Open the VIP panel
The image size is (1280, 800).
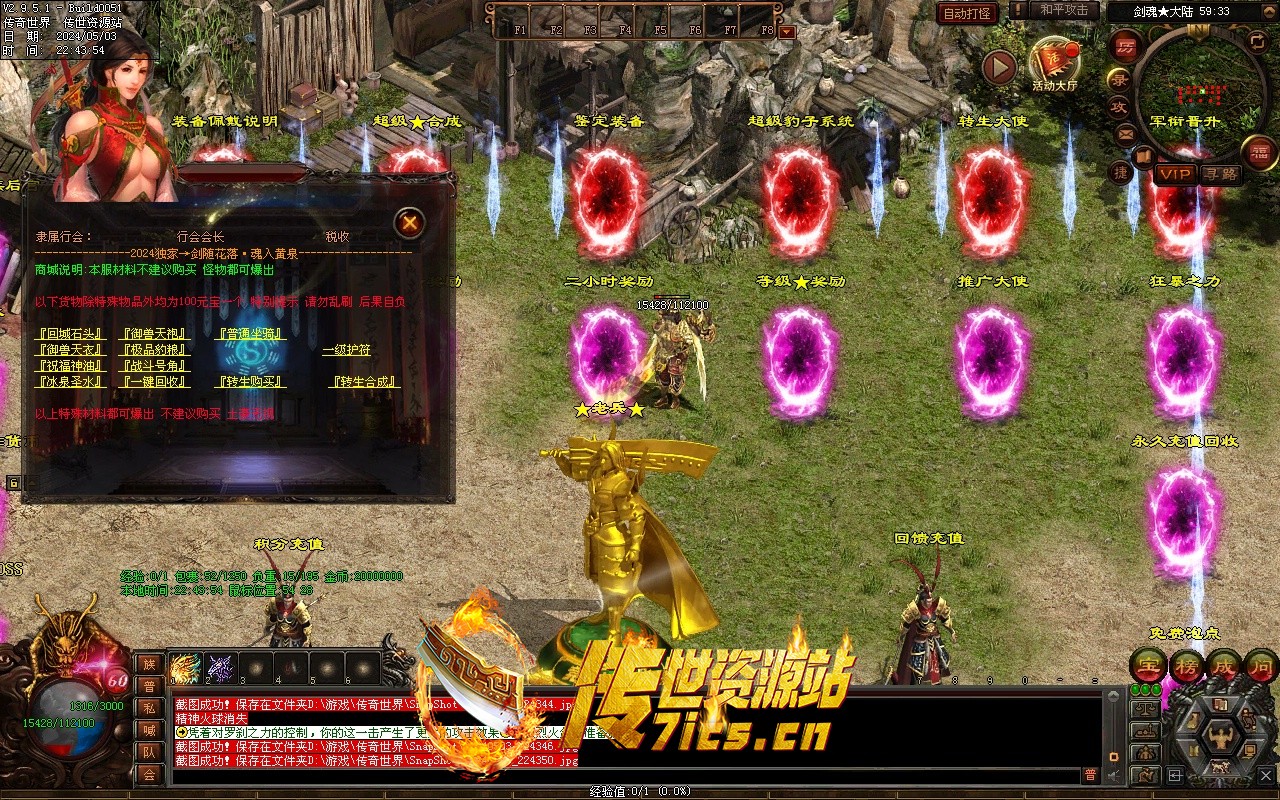click(1176, 173)
